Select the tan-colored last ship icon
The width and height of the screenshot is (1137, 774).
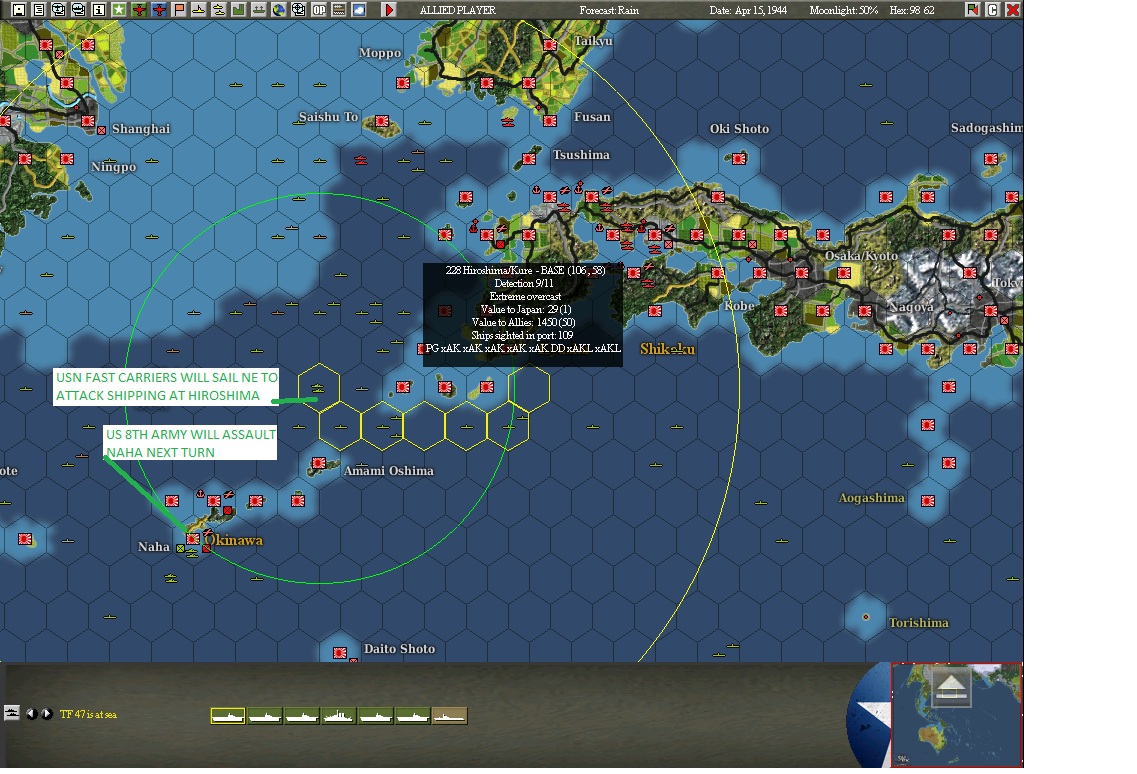449,716
